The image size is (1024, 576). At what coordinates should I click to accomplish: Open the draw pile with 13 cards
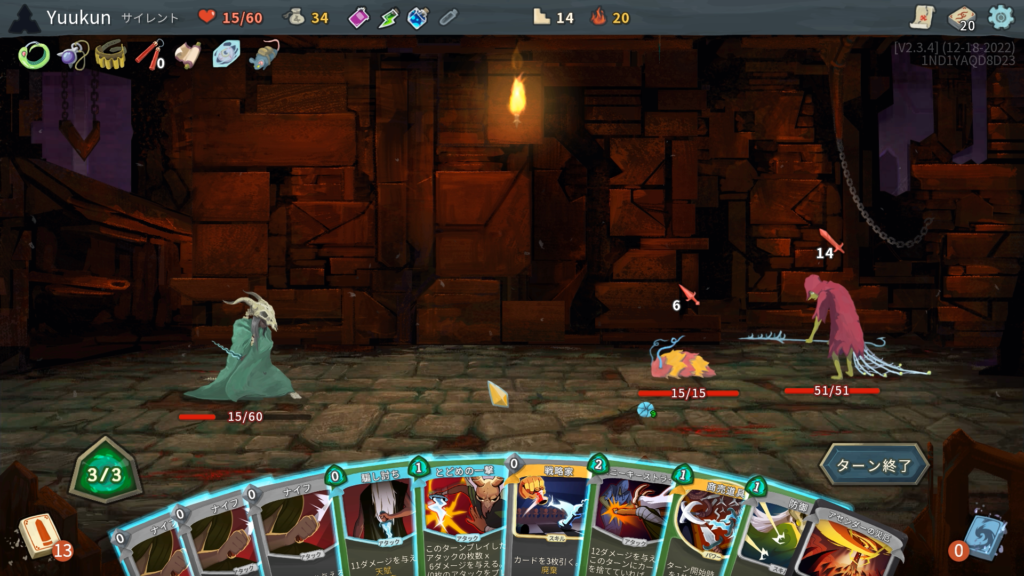pyautogui.click(x=42, y=536)
